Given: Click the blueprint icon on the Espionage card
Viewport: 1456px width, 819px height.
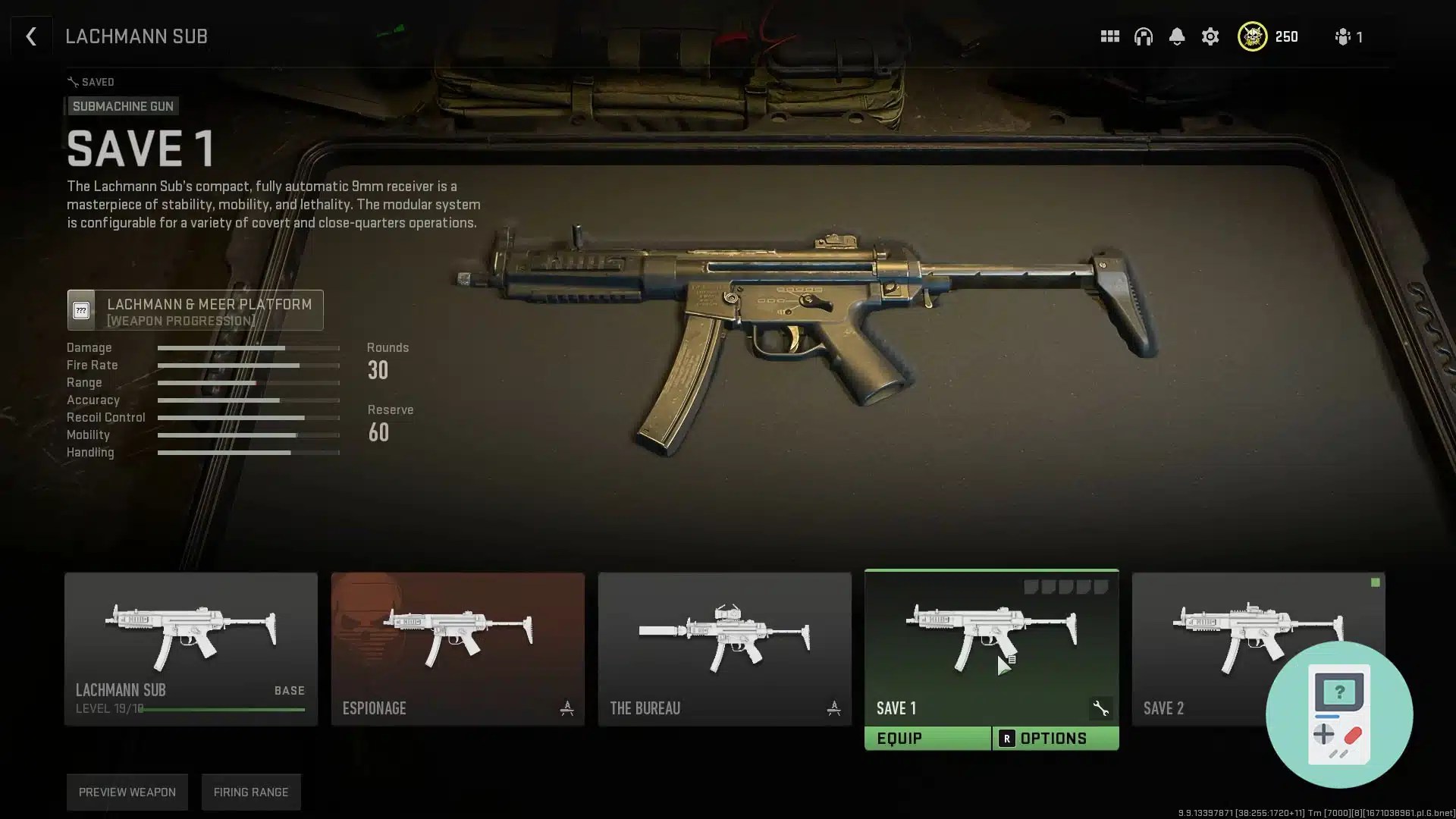Looking at the screenshot, I should coord(567,707).
